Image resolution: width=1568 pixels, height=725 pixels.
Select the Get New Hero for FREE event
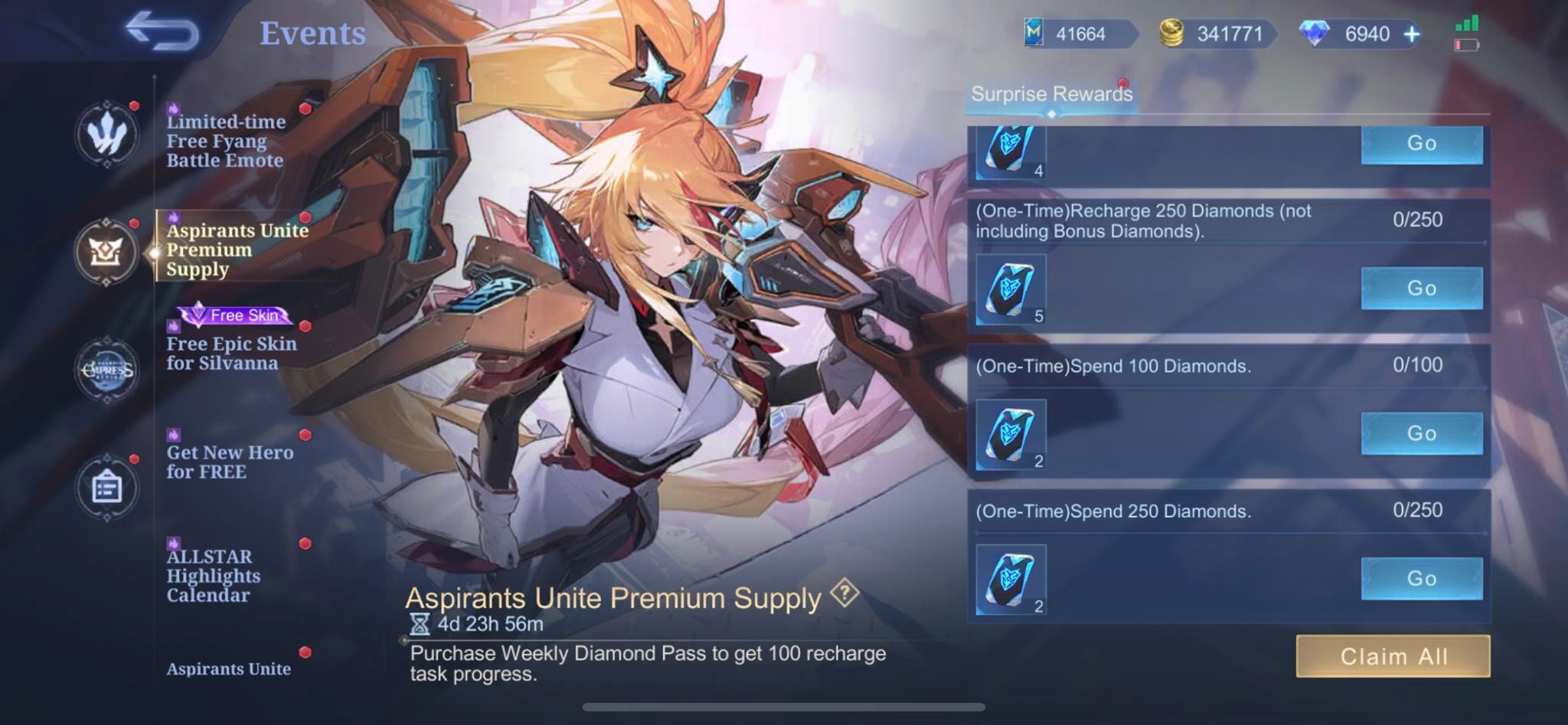[229, 462]
